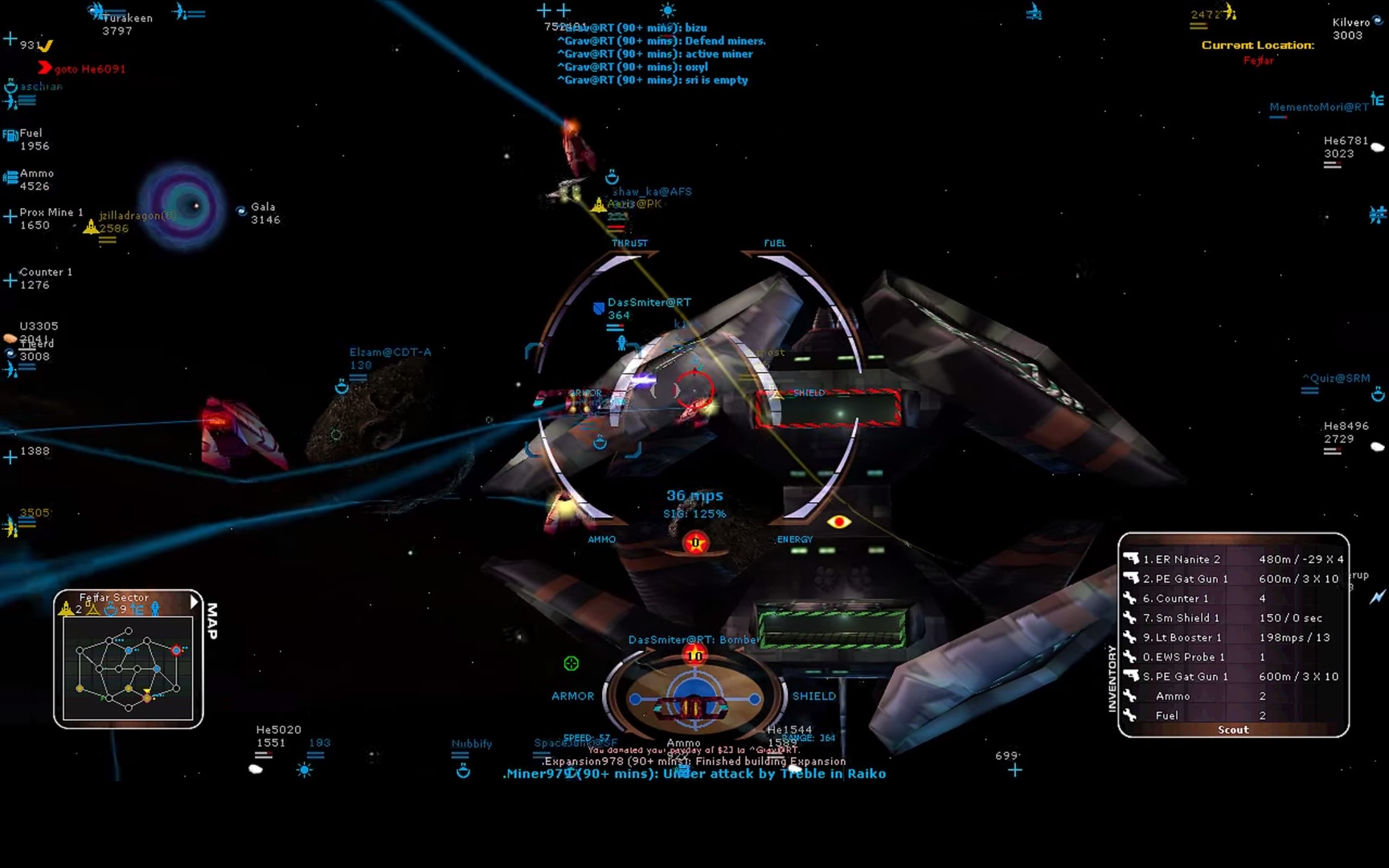Target the DasSmiter@RT ship label
Image resolution: width=1389 pixels, height=868 pixels.
tap(649, 303)
